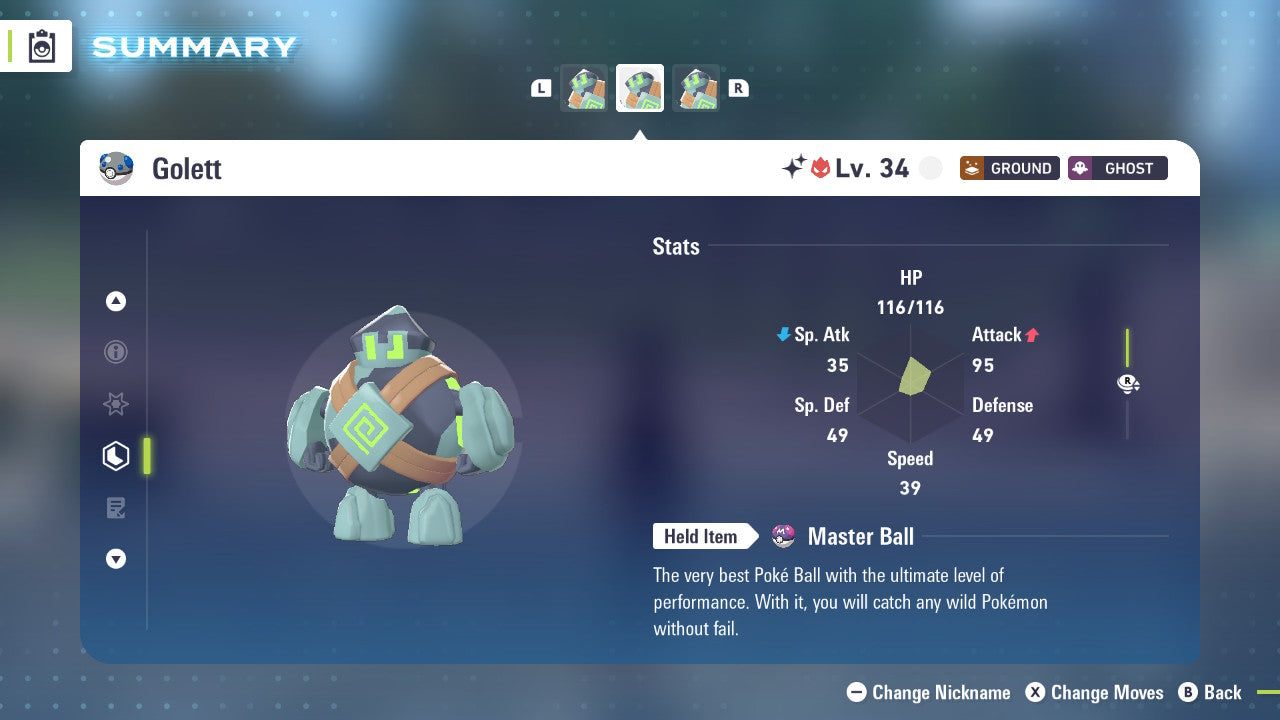Click the highlighted stats shield icon in the sidebar
Image resolution: width=1280 pixels, height=720 pixels.
116,456
